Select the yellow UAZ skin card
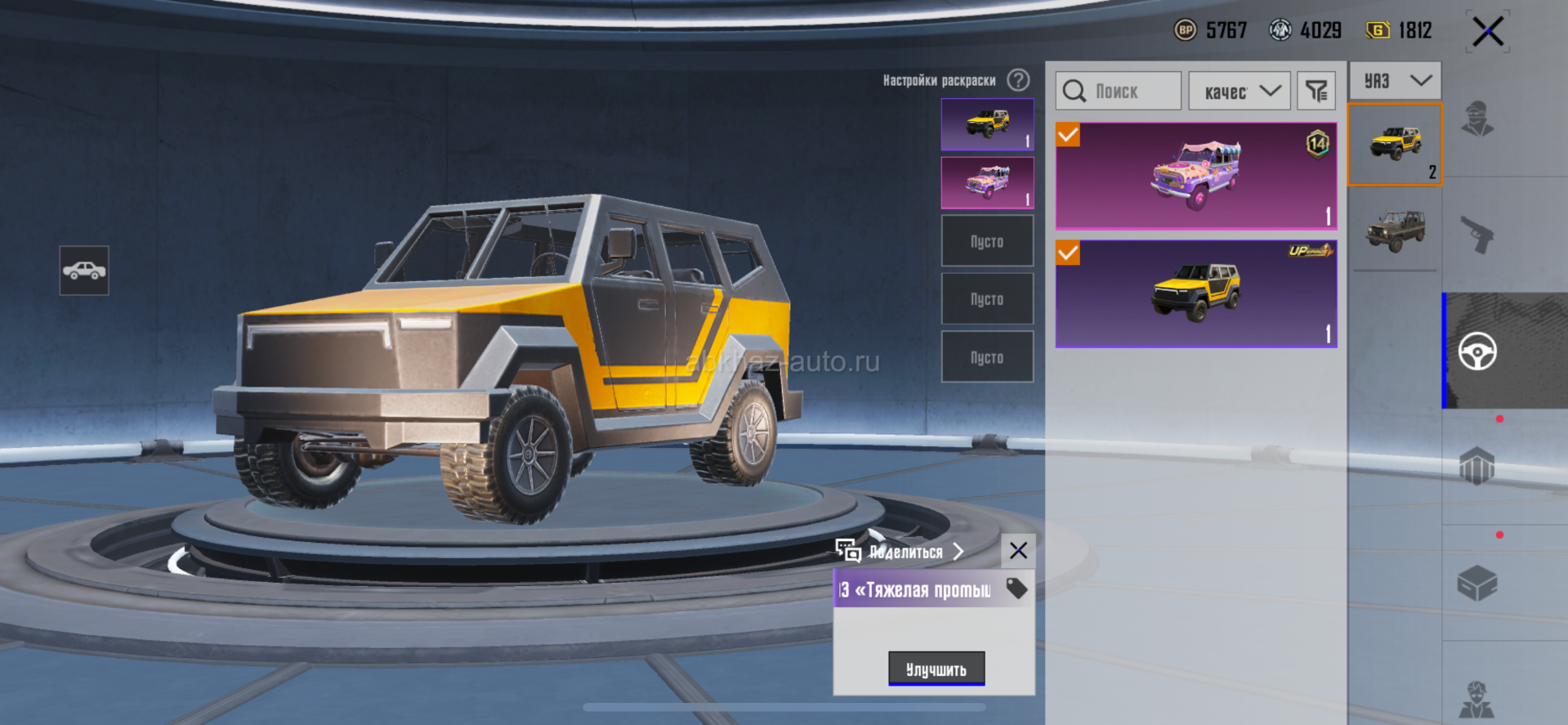Image resolution: width=1568 pixels, height=725 pixels. click(x=1195, y=293)
